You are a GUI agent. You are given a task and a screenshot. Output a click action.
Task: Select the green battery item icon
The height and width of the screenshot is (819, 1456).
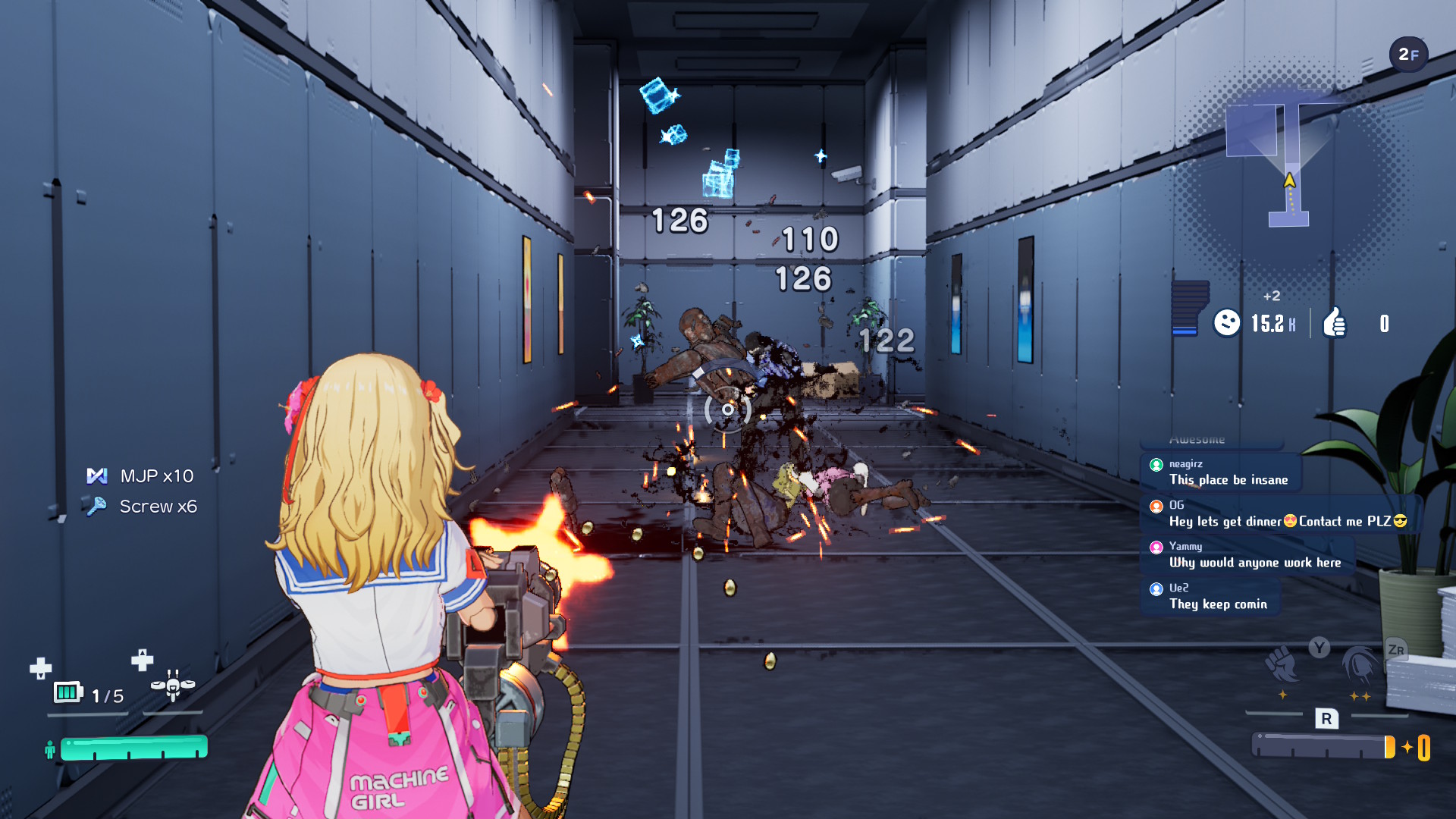67,692
